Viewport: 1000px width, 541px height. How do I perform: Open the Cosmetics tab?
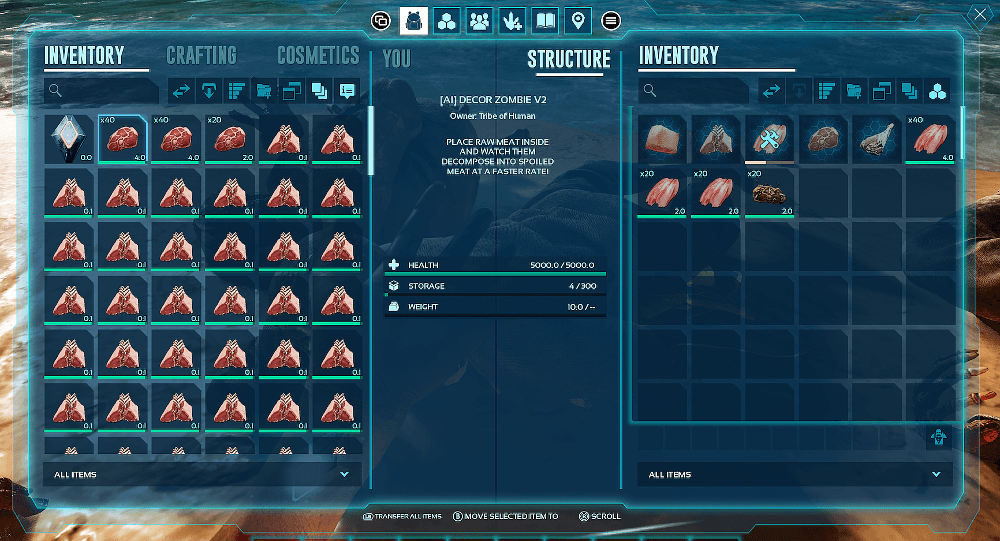318,56
